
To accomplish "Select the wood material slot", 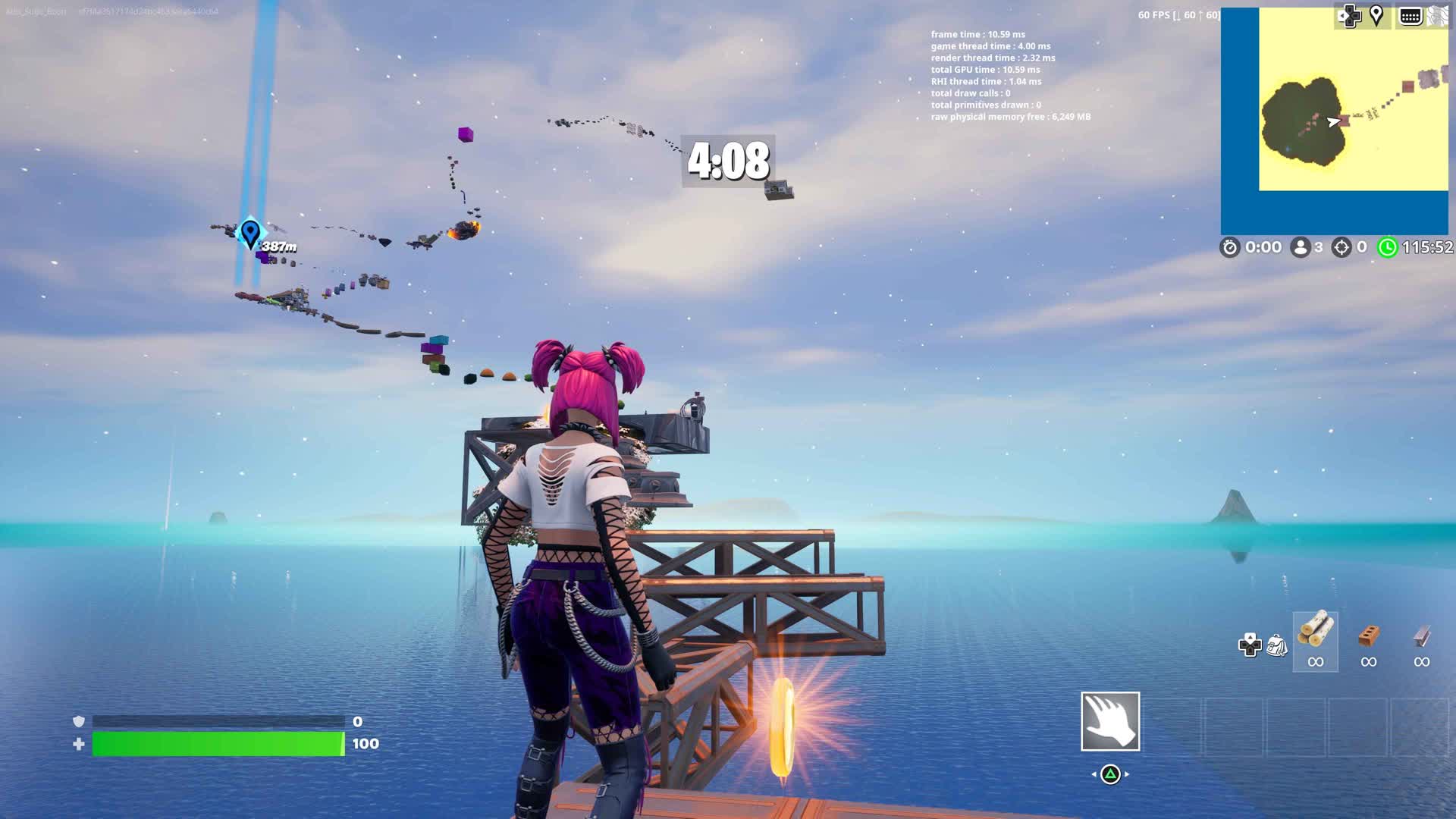I will coord(1315,642).
